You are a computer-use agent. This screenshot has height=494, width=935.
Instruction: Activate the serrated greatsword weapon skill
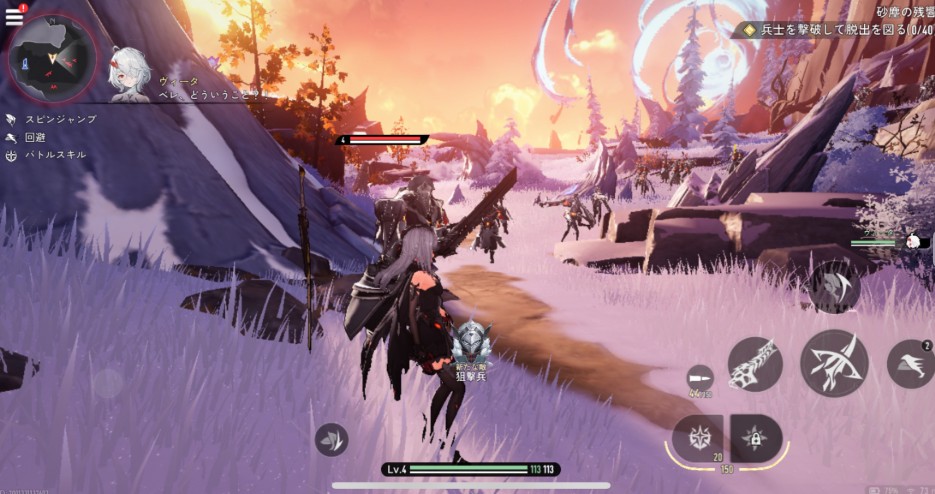pyautogui.click(x=754, y=363)
